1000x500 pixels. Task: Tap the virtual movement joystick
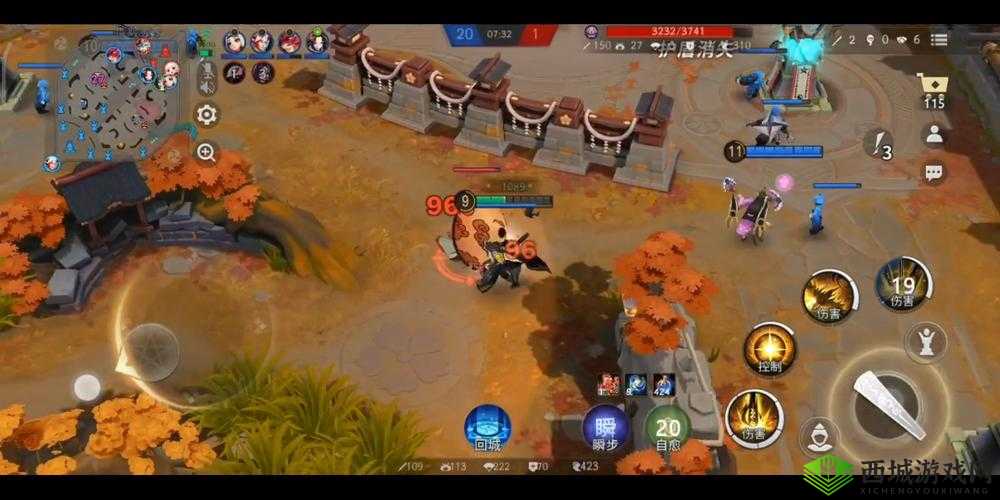152,352
